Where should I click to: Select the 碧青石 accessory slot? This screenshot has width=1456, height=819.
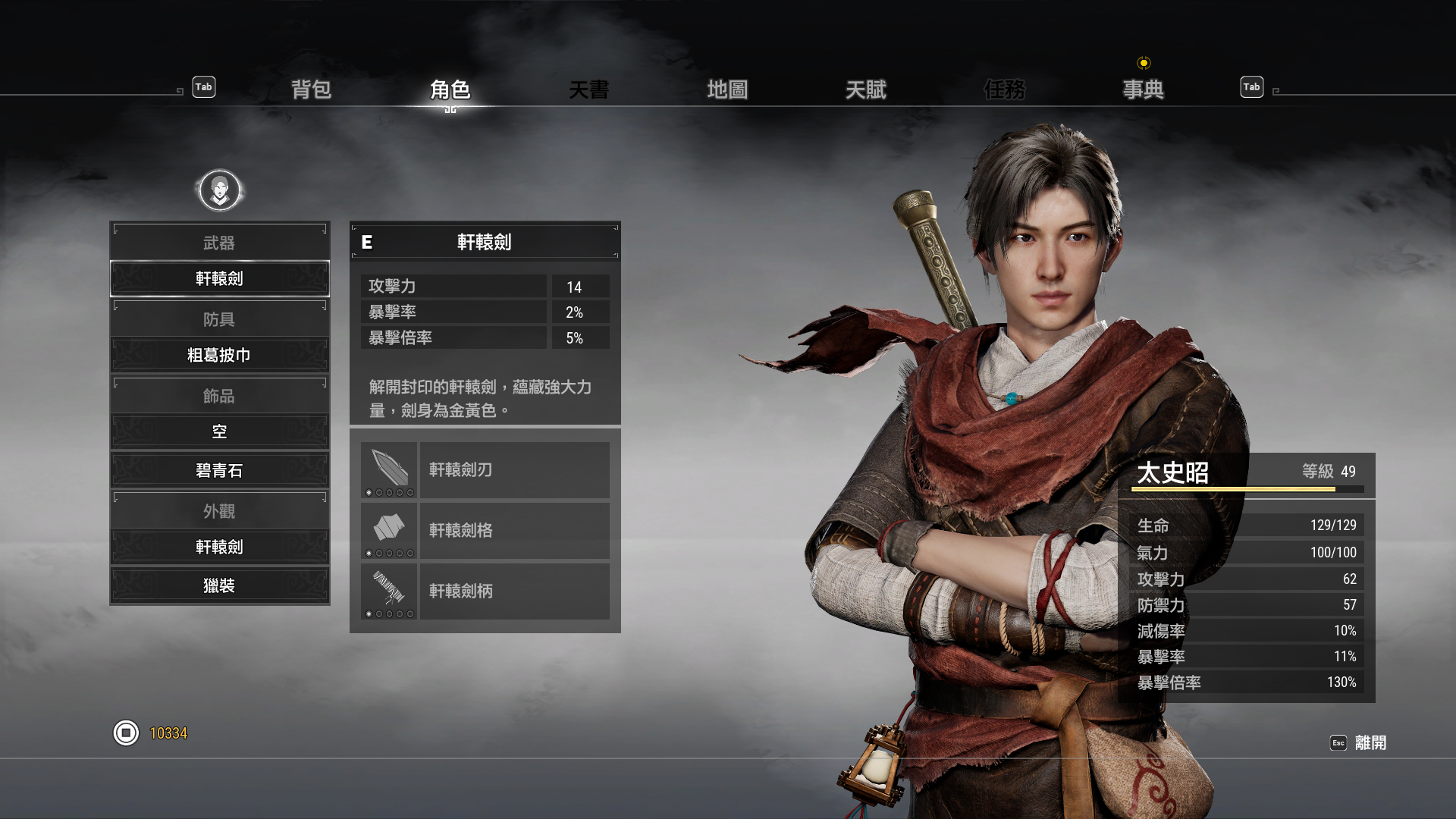click(x=220, y=470)
